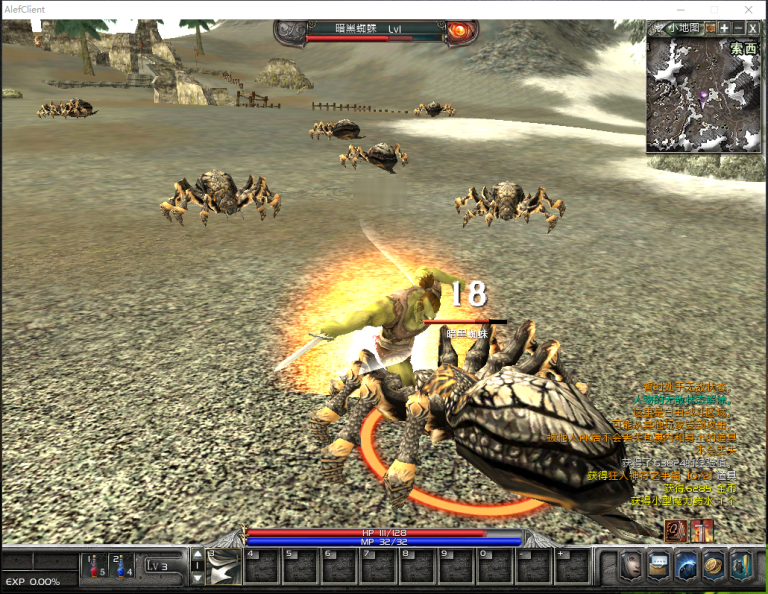Select the orange pillar buff icon
This screenshot has height=594, width=768.
pyautogui.click(x=702, y=530)
